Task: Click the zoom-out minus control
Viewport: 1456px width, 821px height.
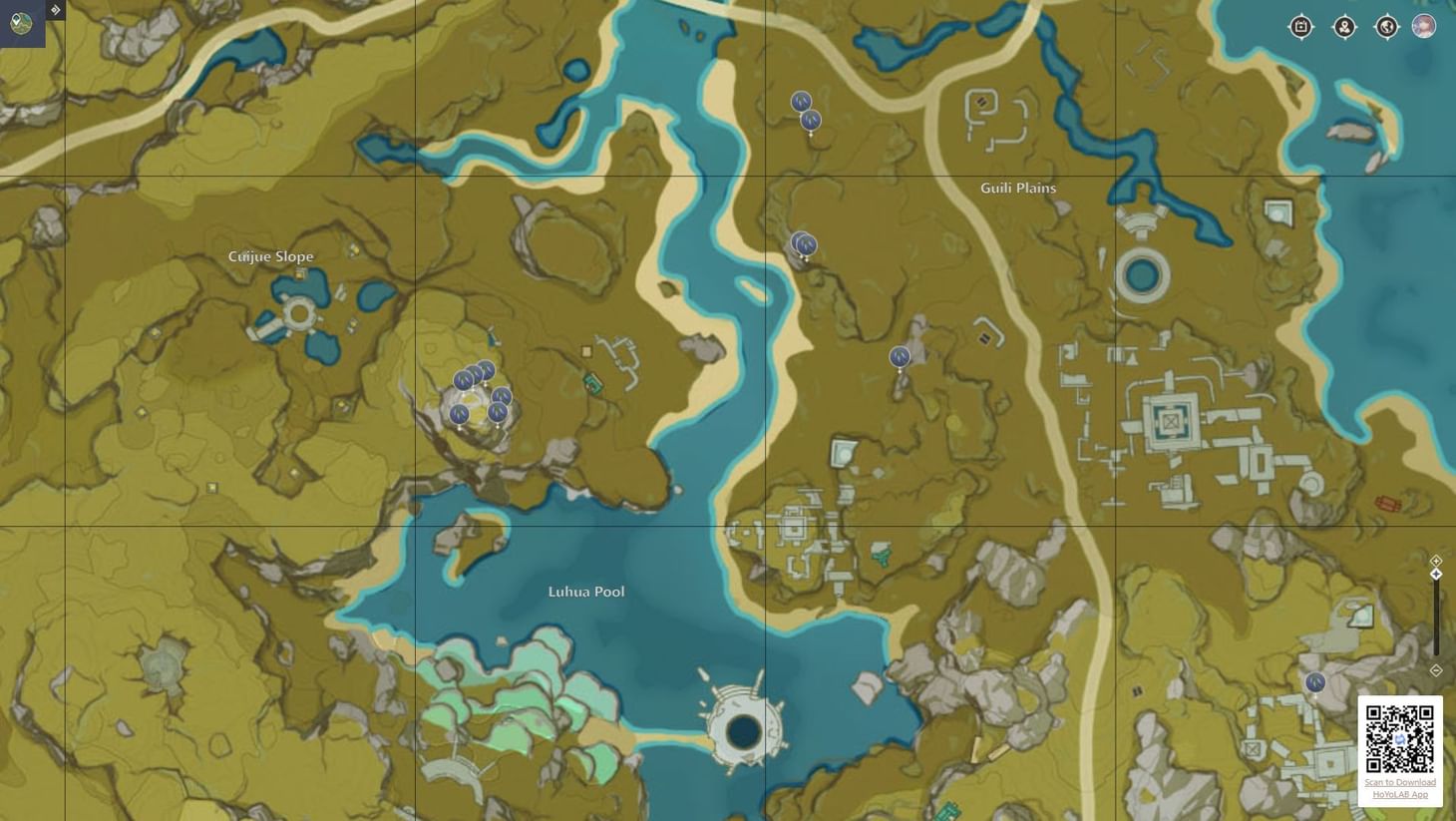Action: click(x=1436, y=670)
